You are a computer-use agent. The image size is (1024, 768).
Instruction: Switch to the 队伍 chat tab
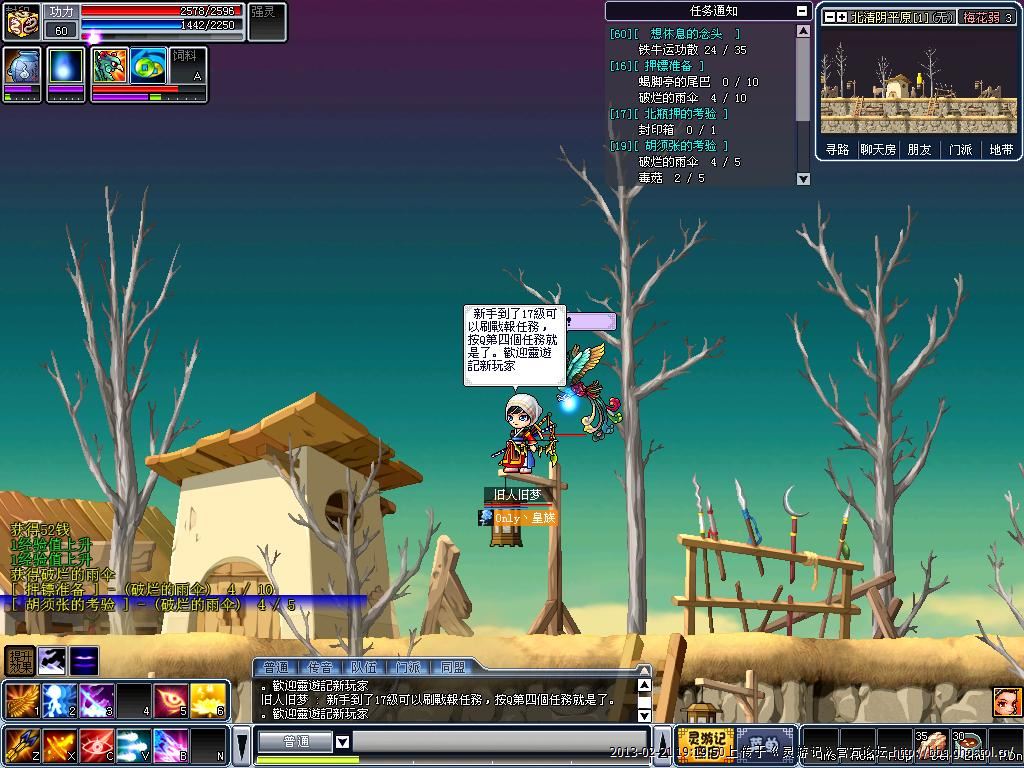[364, 667]
